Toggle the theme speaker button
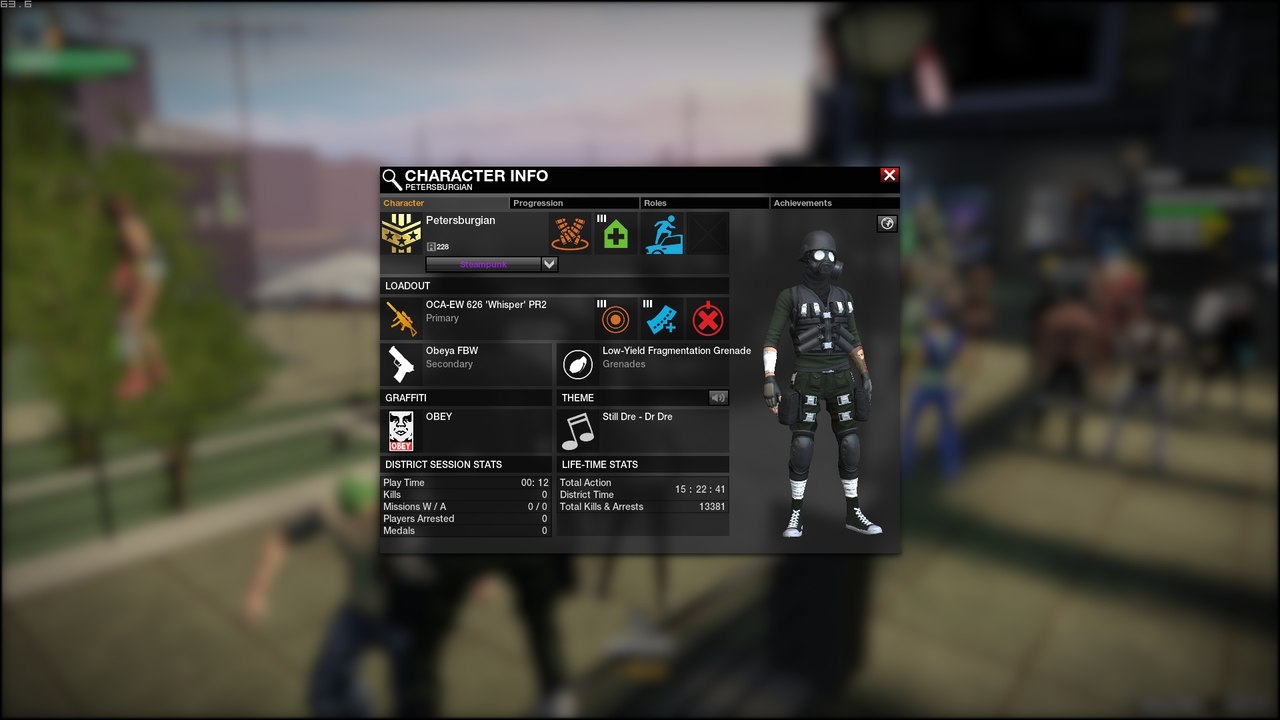Image resolution: width=1280 pixels, height=720 pixels. point(718,398)
